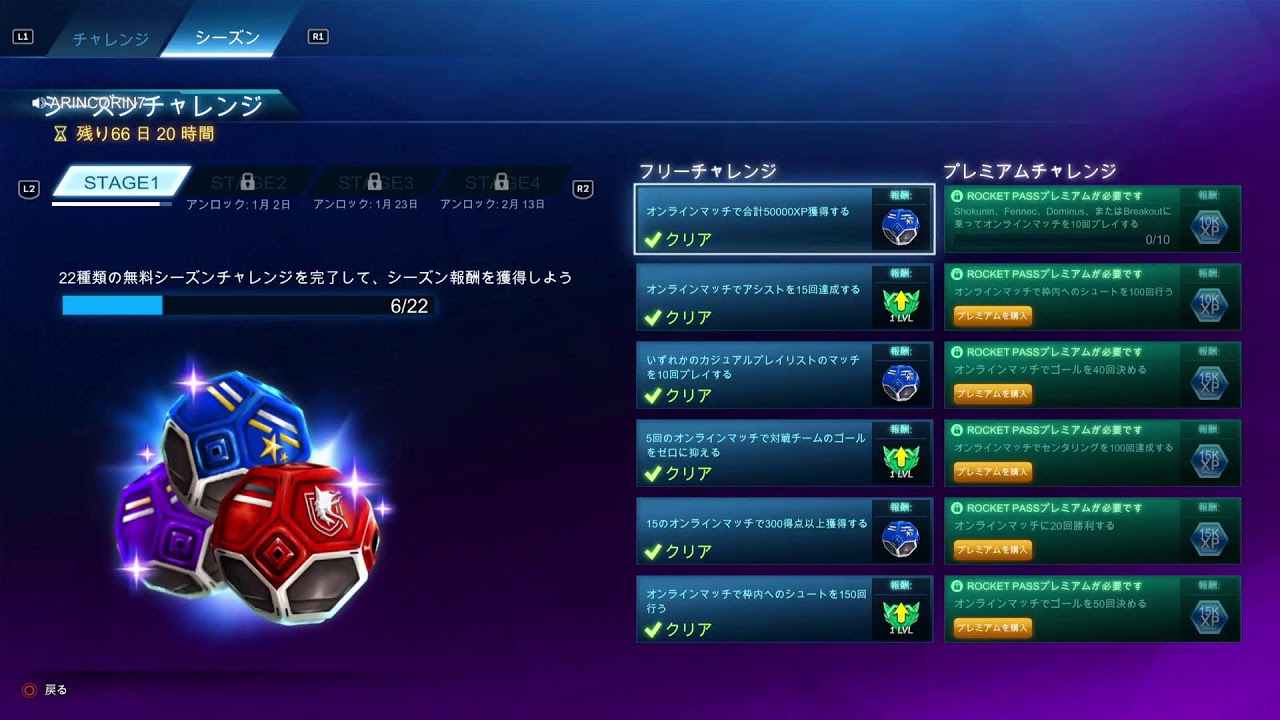Open the casual playlist 10 matches challenge
This screenshot has height=720, width=1280.
[784, 375]
